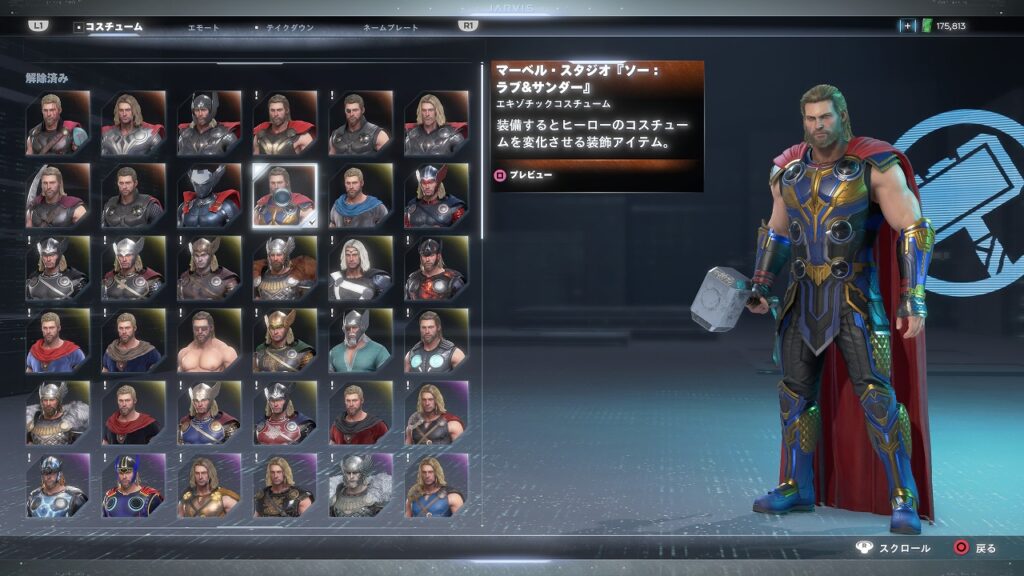Pick the blue-scarf Thor costume
This screenshot has height=576, width=1024.
point(360,197)
